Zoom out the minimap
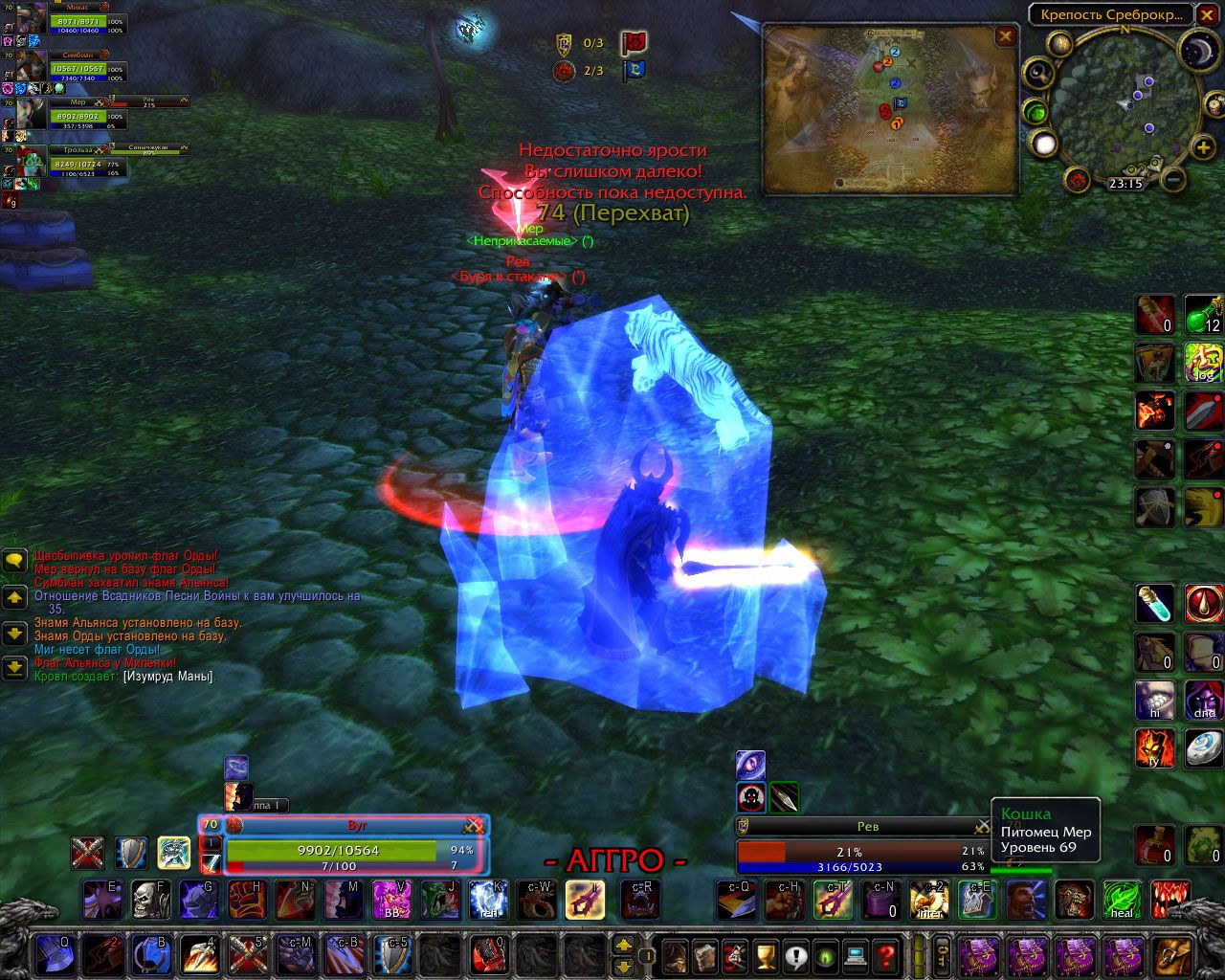Image resolution: width=1225 pixels, height=980 pixels. (x=1173, y=179)
